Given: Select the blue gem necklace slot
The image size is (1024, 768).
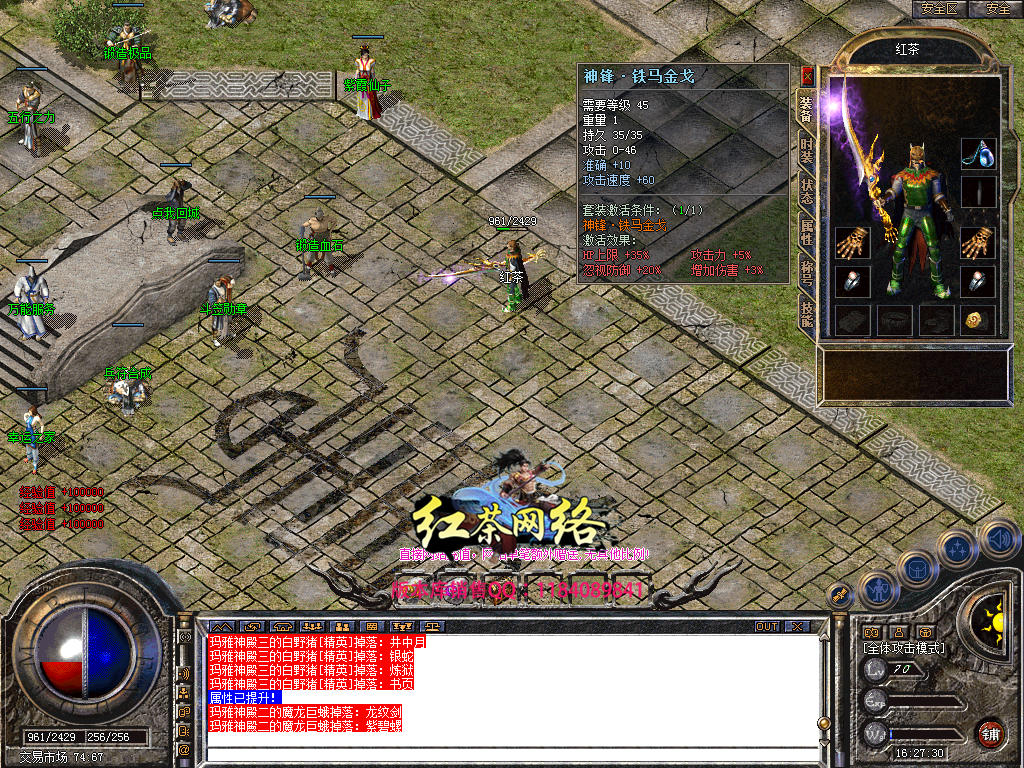Looking at the screenshot, I should (978, 152).
